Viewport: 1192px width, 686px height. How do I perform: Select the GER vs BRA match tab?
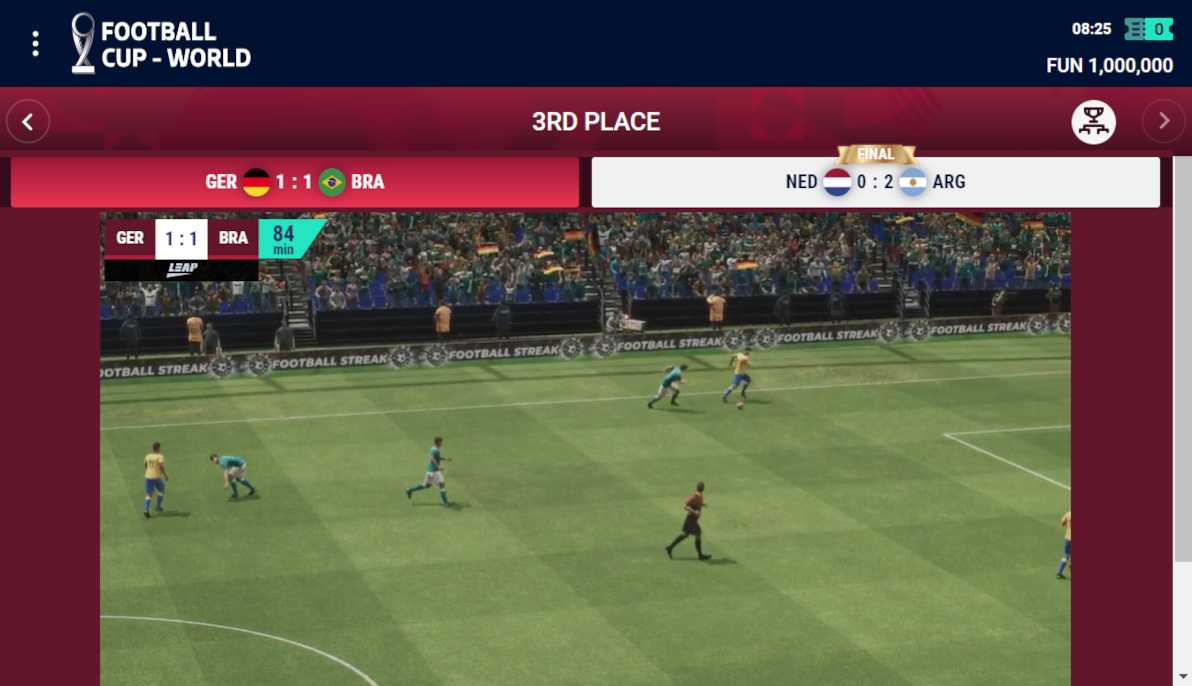tap(295, 182)
